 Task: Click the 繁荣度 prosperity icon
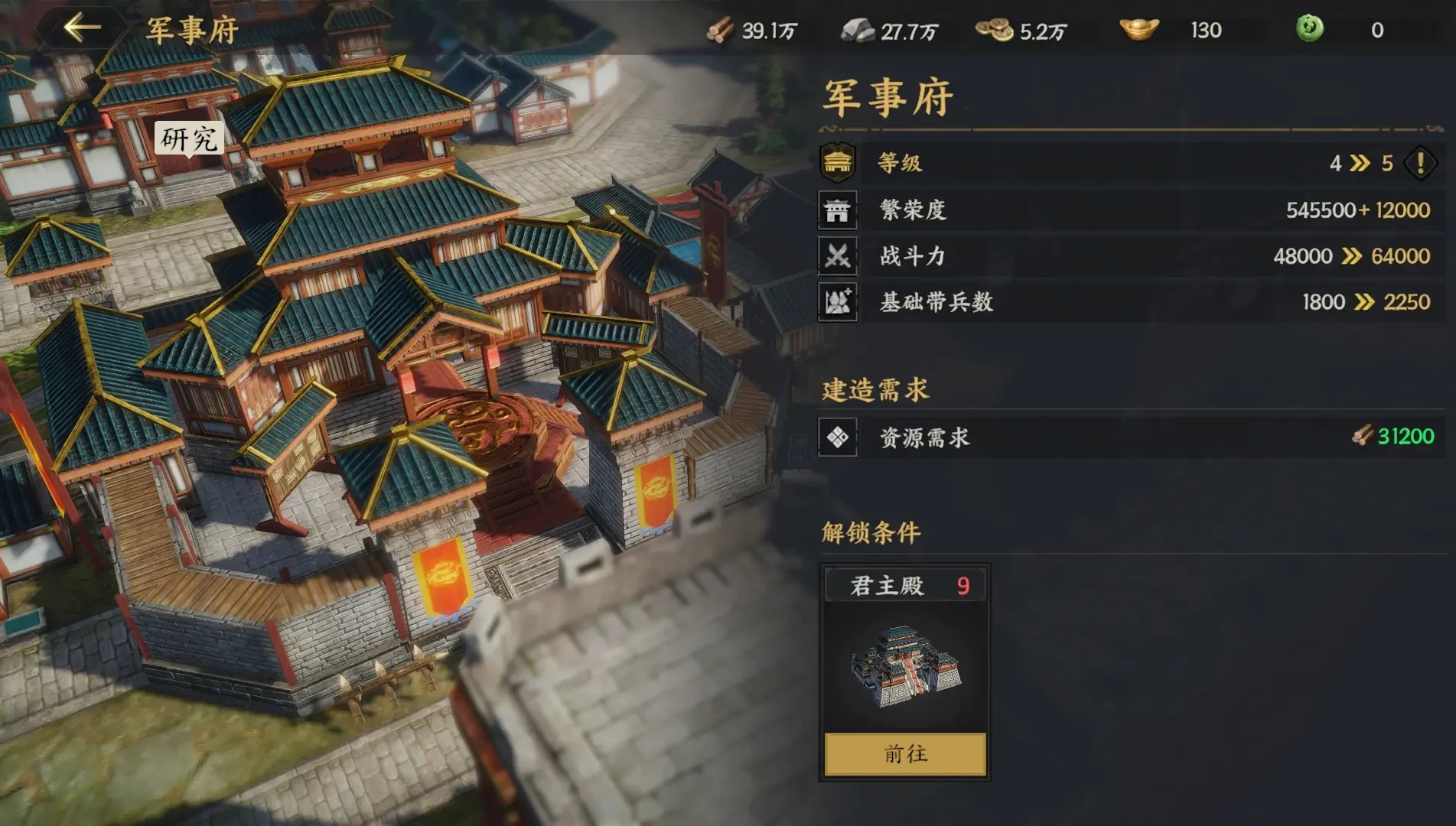click(838, 210)
